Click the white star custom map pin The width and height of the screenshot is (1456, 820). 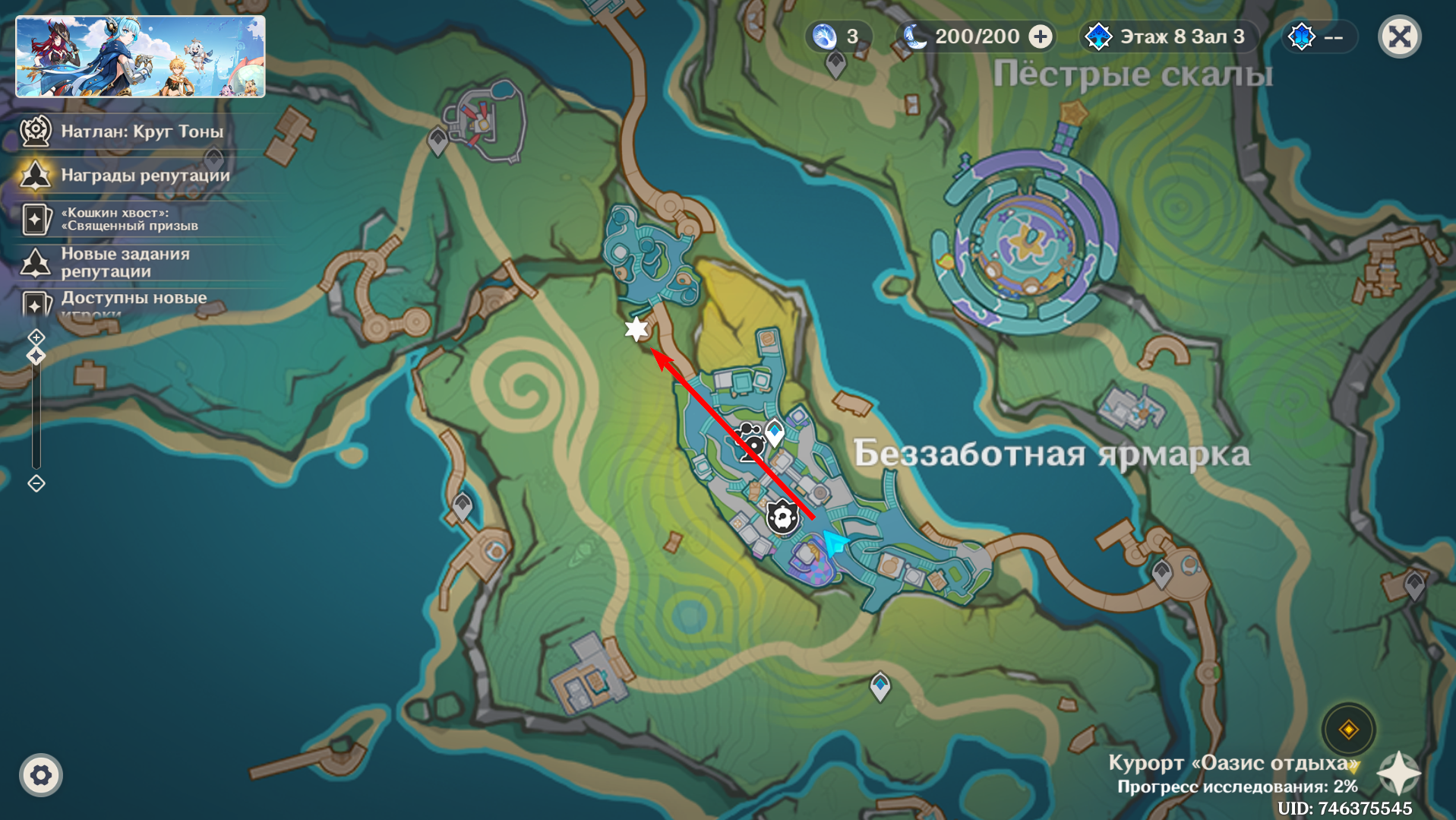[636, 329]
